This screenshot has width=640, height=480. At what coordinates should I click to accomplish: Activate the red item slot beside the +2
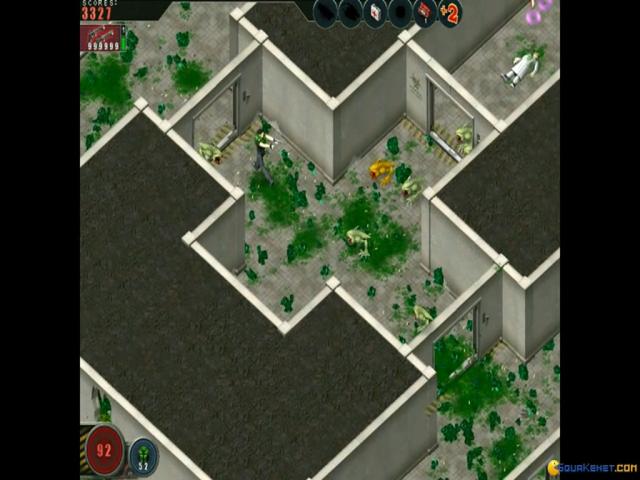point(424,13)
